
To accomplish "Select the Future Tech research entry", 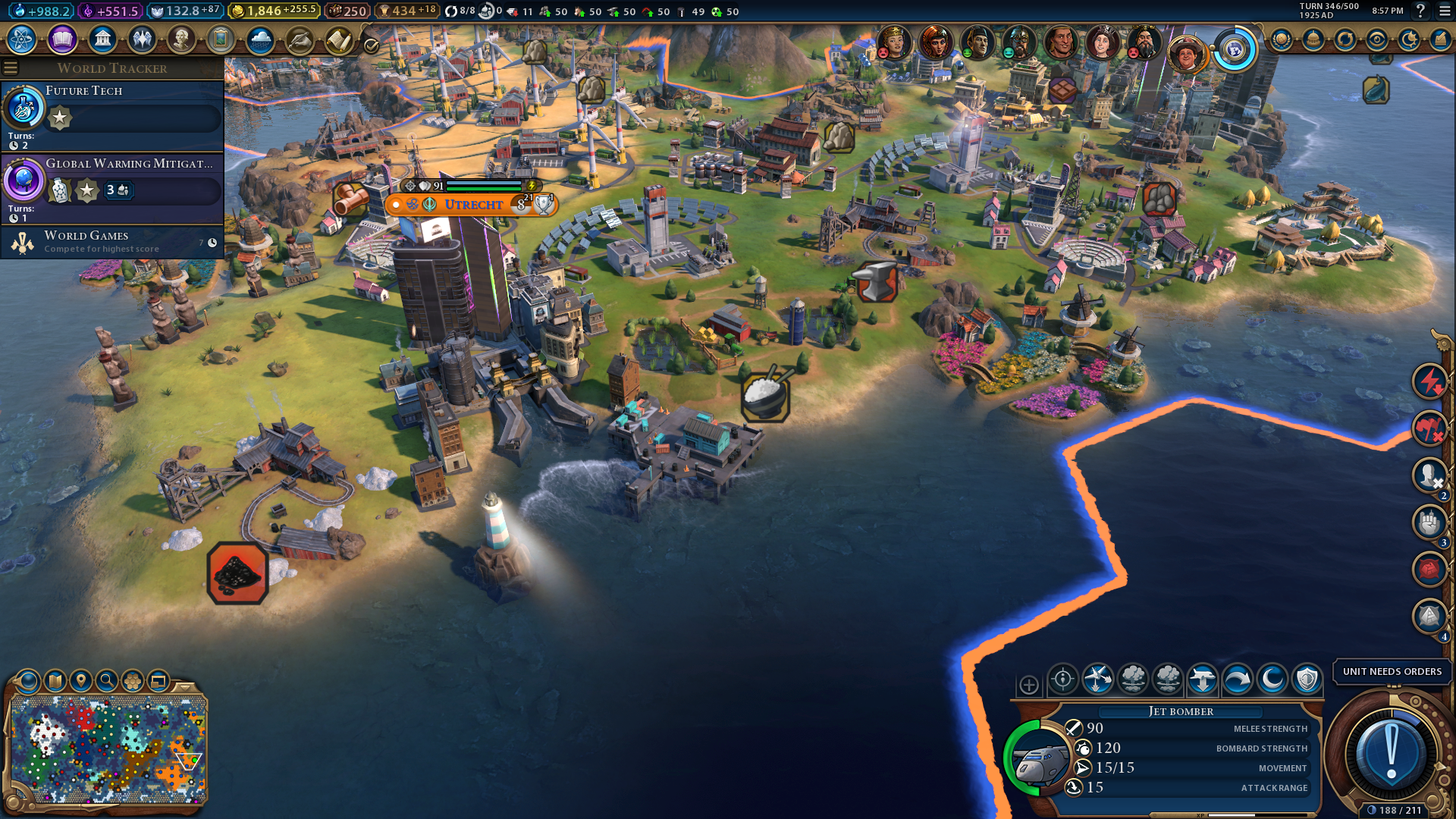I will (x=112, y=114).
